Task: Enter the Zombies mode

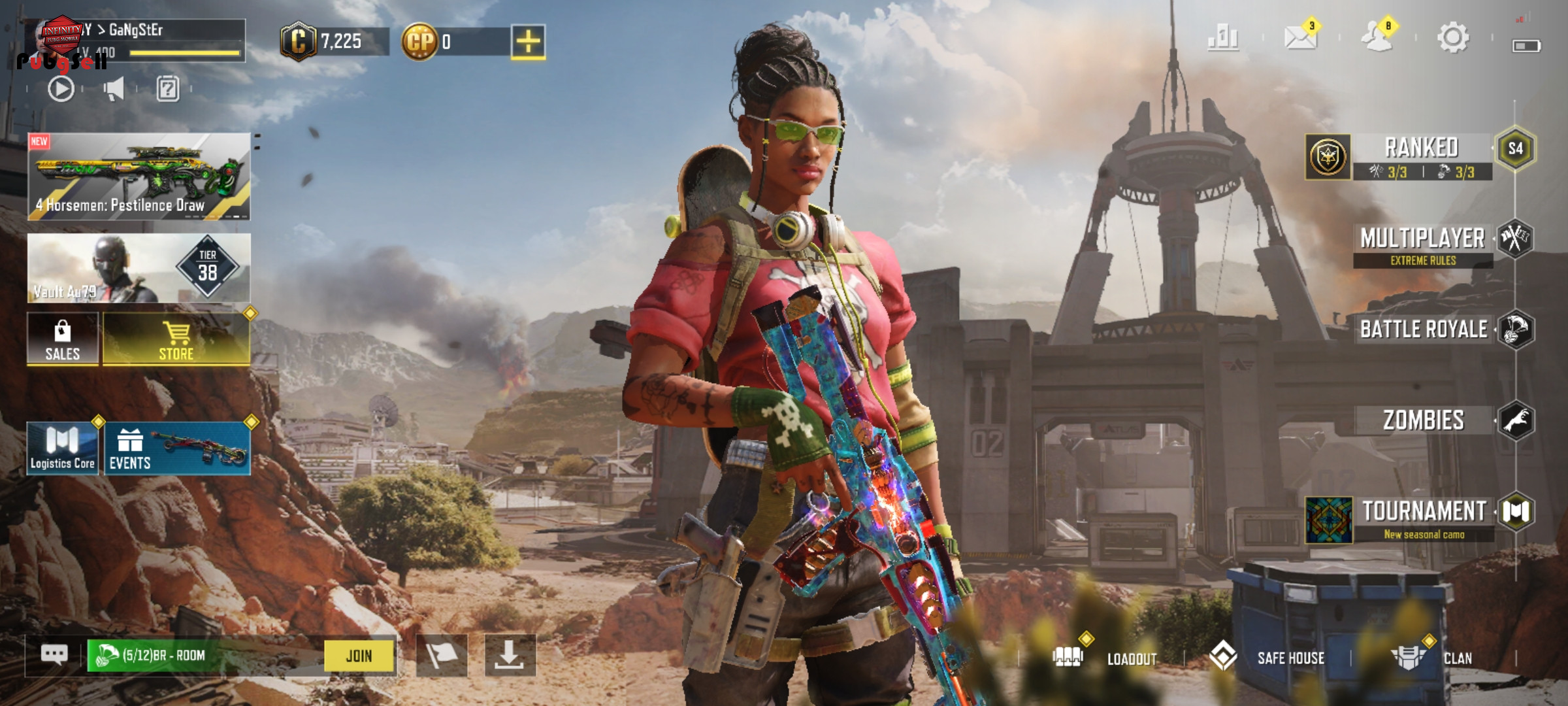Action: [x=1423, y=420]
